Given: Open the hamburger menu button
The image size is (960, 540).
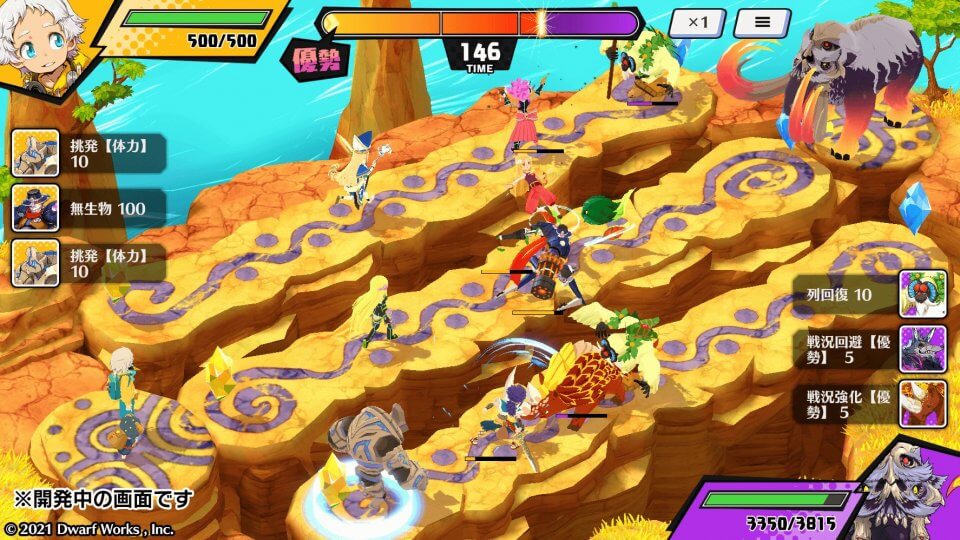Looking at the screenshot, I should (762, 23).
